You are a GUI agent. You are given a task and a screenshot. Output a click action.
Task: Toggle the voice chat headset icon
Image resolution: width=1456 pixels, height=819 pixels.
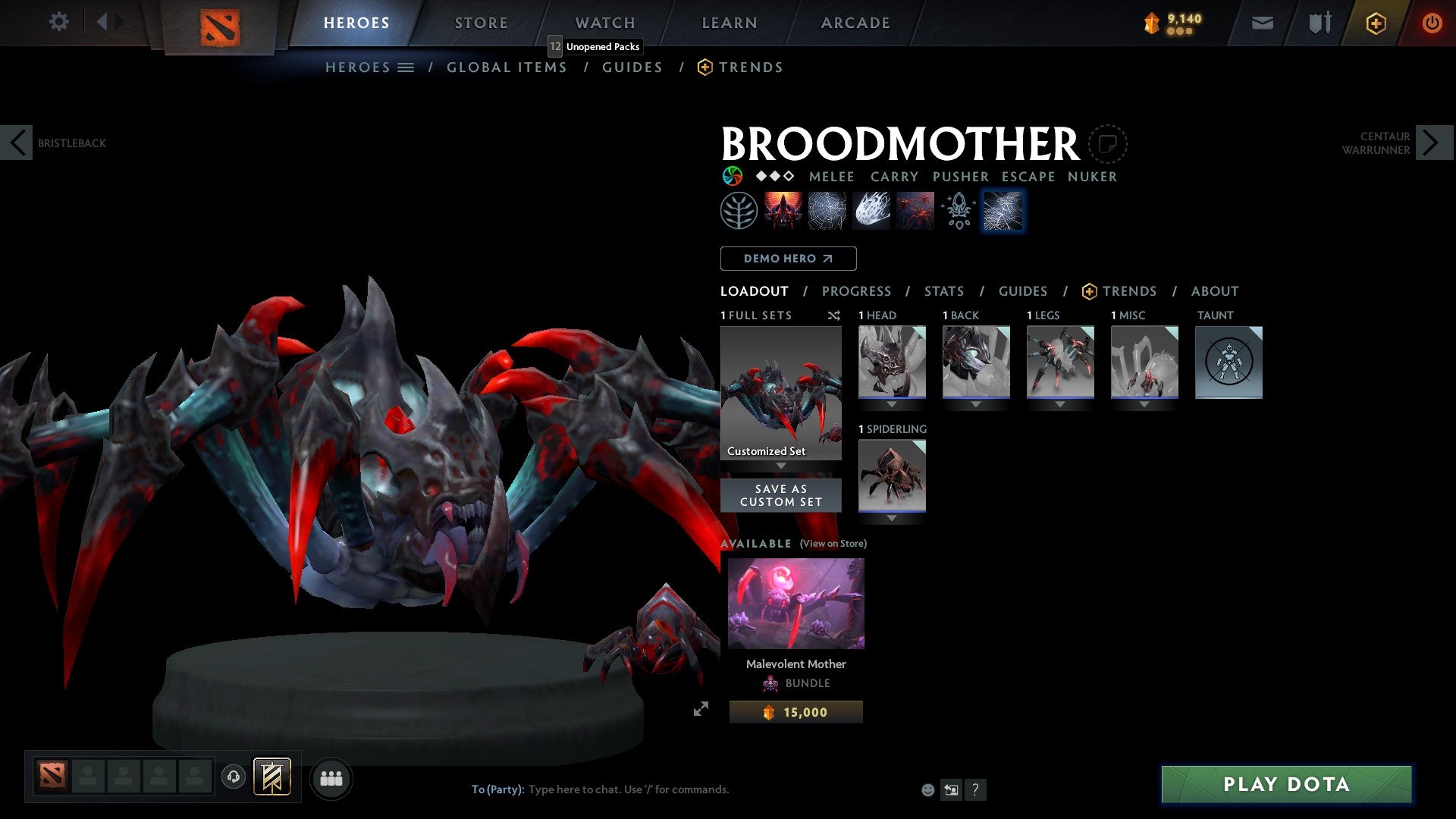(x=235, y=778)
